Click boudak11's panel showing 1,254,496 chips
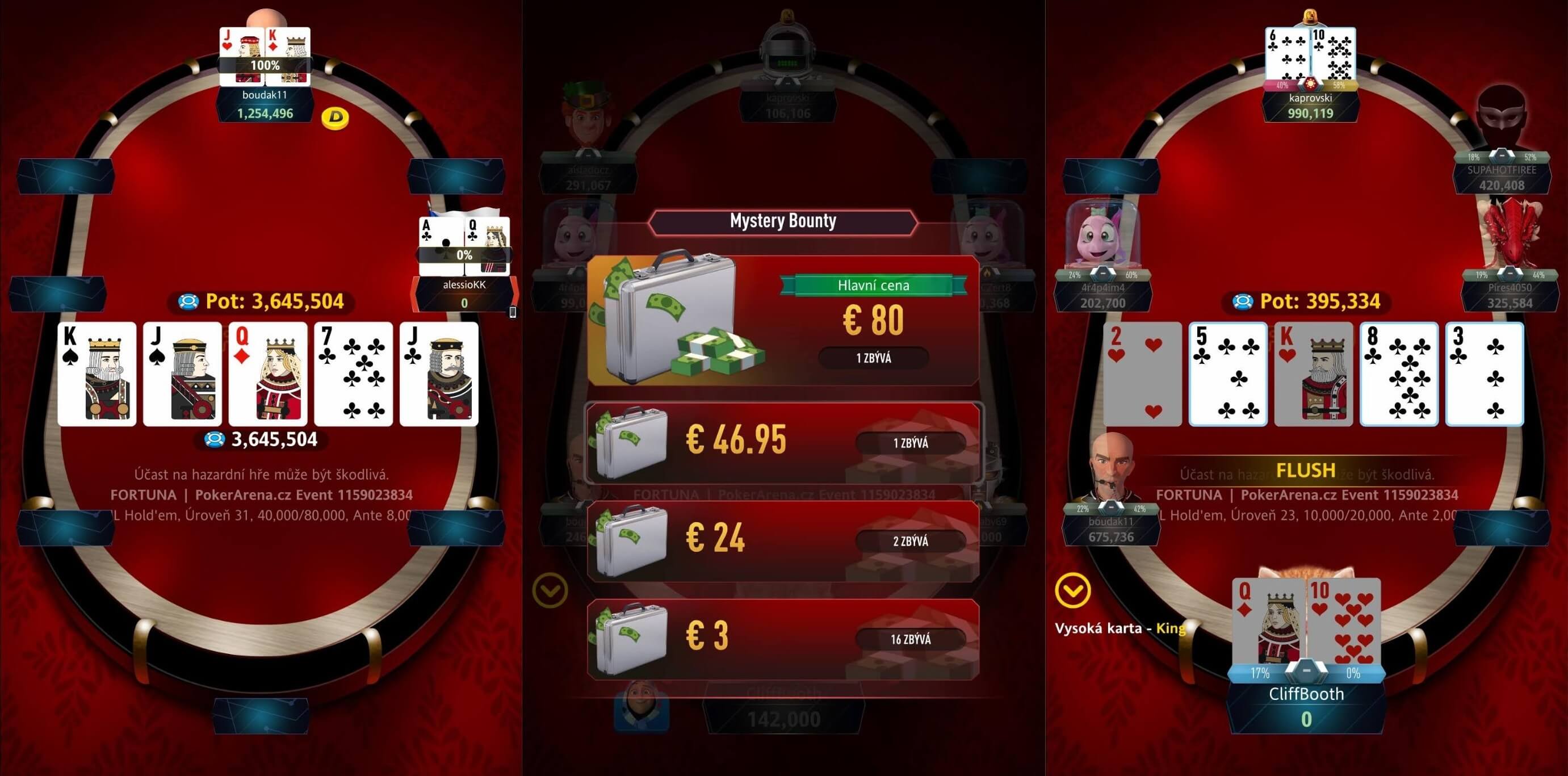 click(x=265, y=104)
